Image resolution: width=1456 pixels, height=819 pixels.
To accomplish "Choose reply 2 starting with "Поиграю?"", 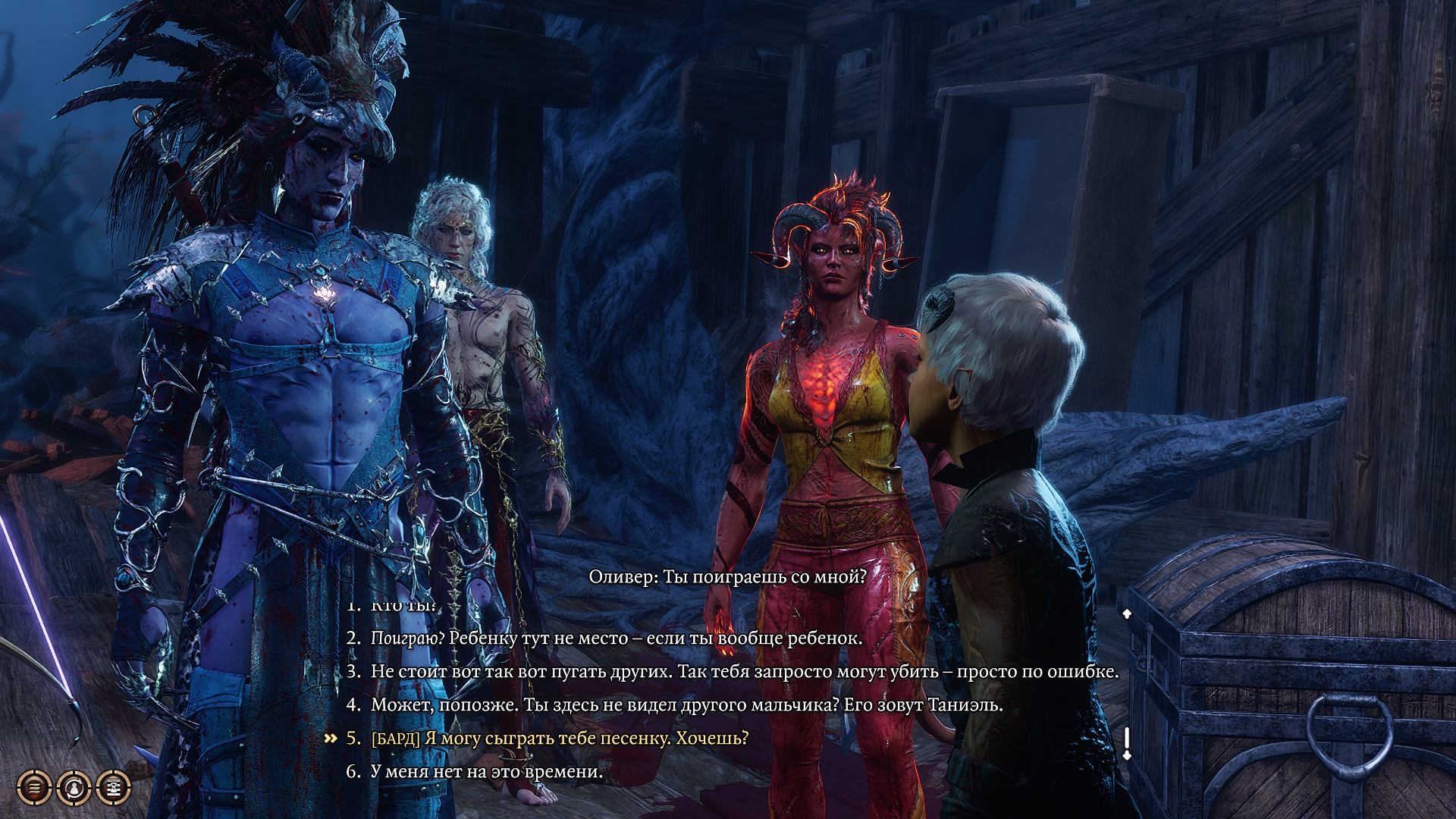I will [x=616, y=639].
